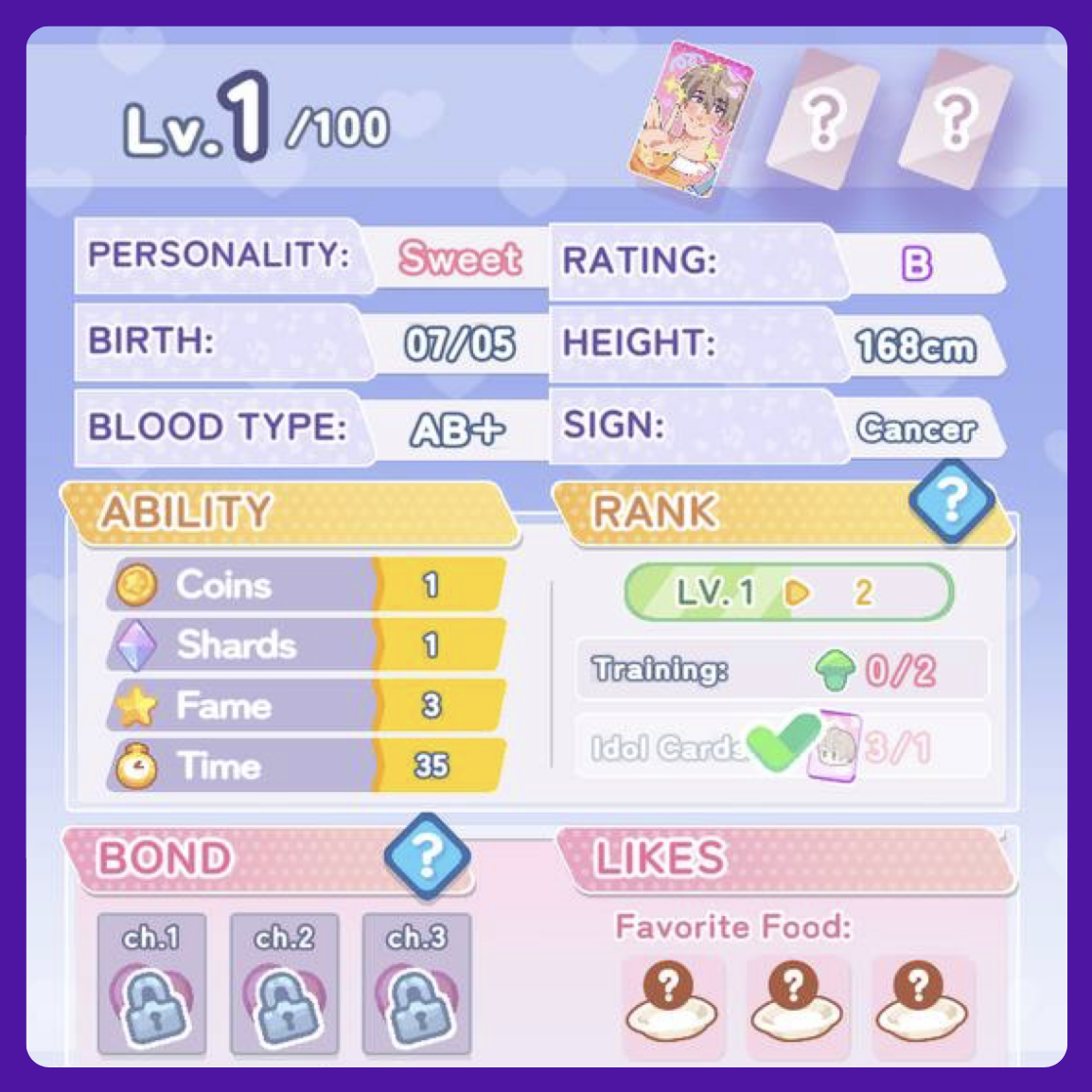Select the locked ch.2 bond chapter
Image resolution: width=1092 pixels, height=1092 pixels.
pos(284,984)
